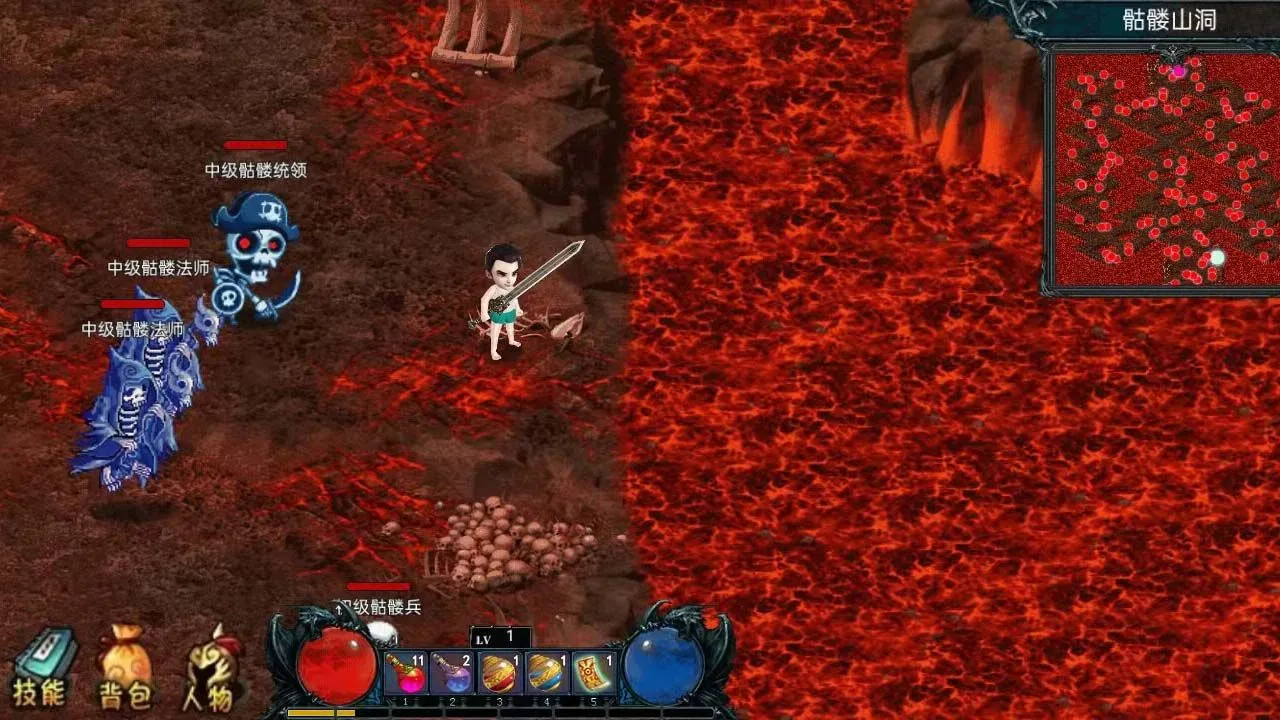Use the golden scroll in slot 5
This screenshot has width=1280, height=720.
[x=594, y=672]
